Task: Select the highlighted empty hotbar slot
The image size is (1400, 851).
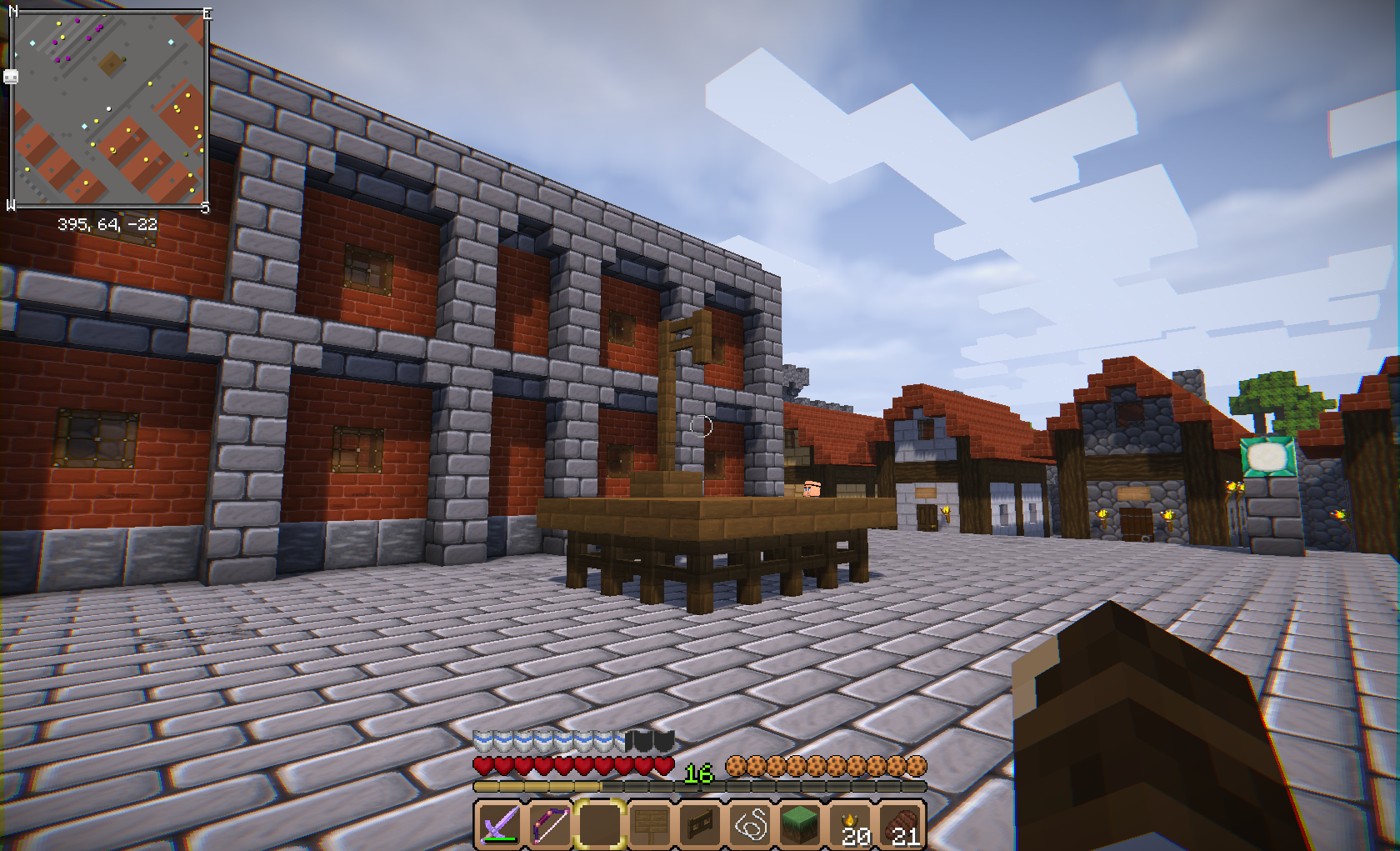Action: 599,825
